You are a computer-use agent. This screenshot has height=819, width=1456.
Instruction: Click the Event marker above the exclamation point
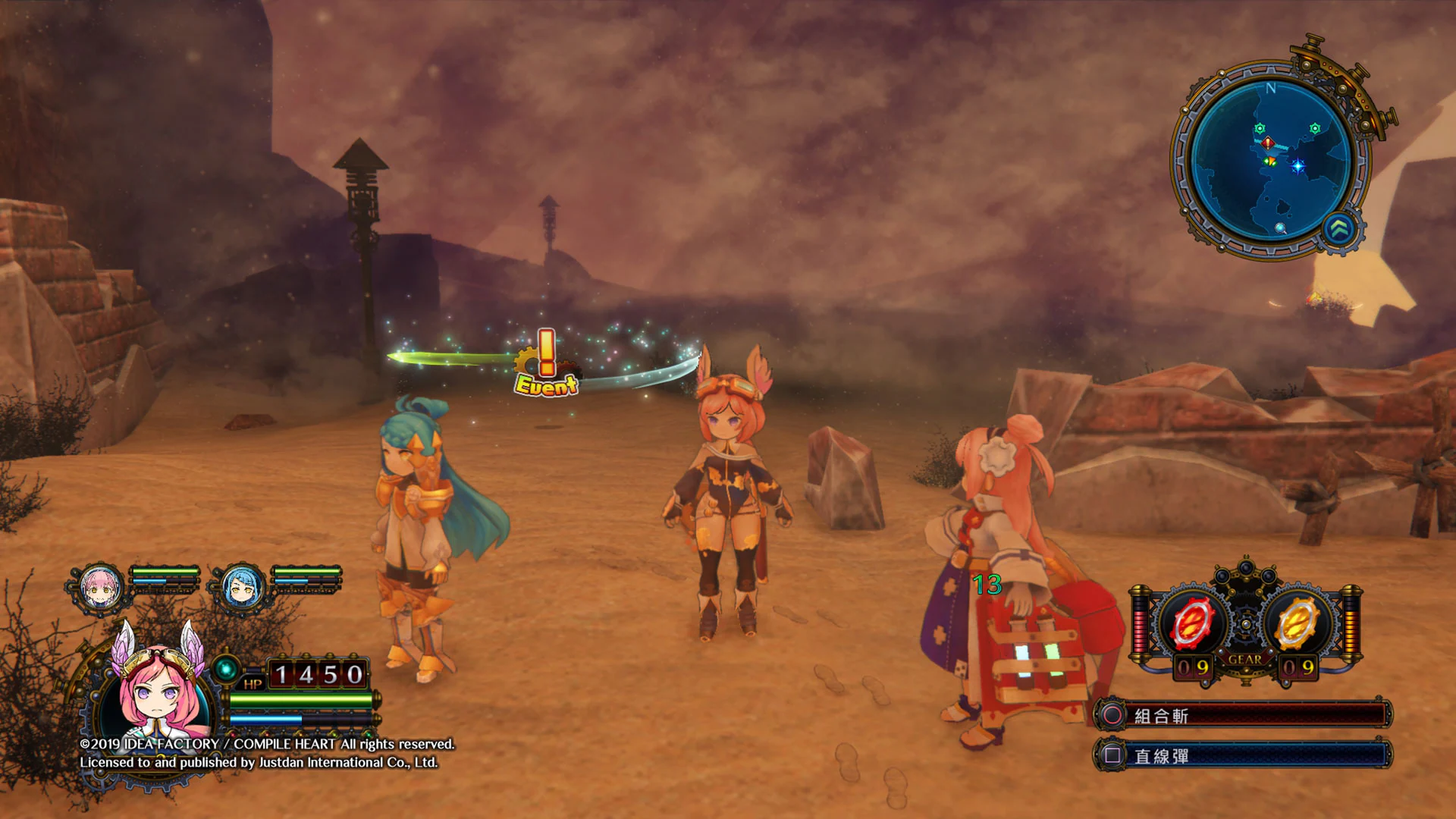click(544, 387)
